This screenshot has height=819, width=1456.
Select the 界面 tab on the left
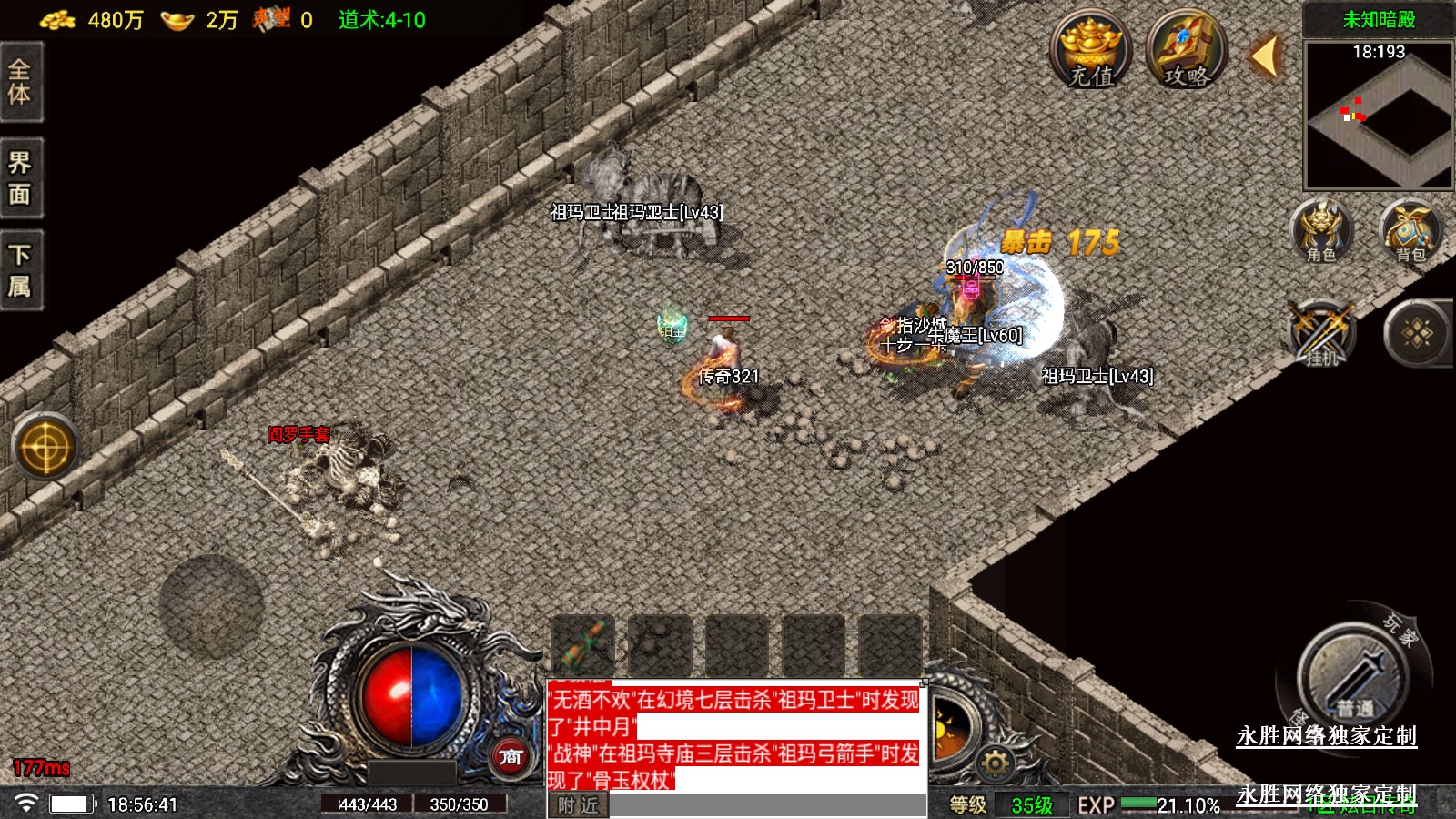20,178
